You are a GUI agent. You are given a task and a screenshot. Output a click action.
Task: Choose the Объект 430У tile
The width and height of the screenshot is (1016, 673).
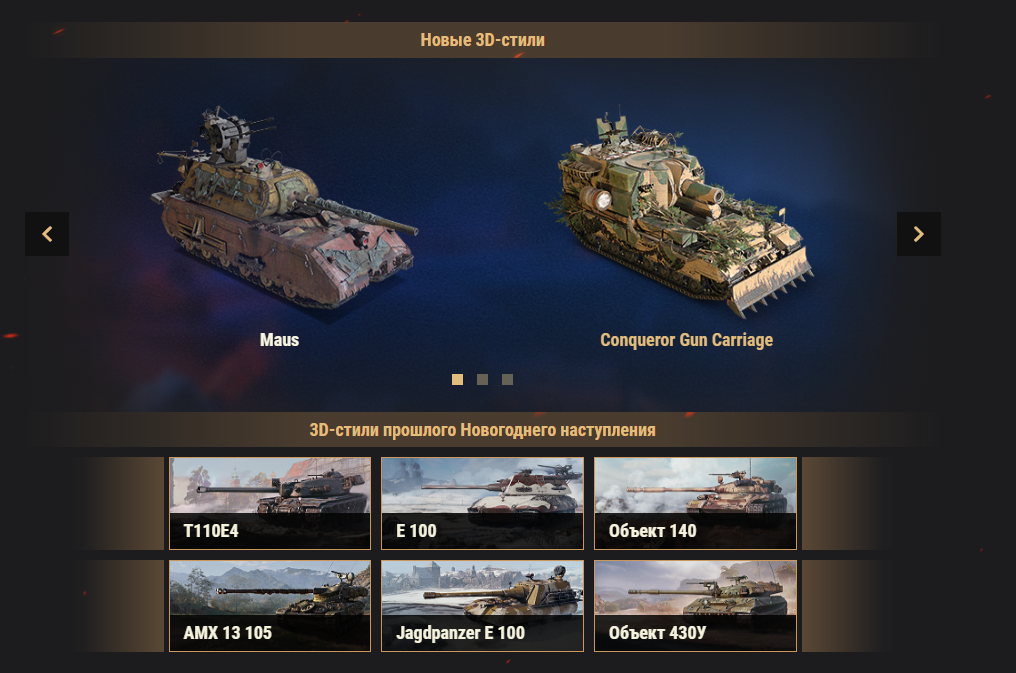[x=695, y=606]
